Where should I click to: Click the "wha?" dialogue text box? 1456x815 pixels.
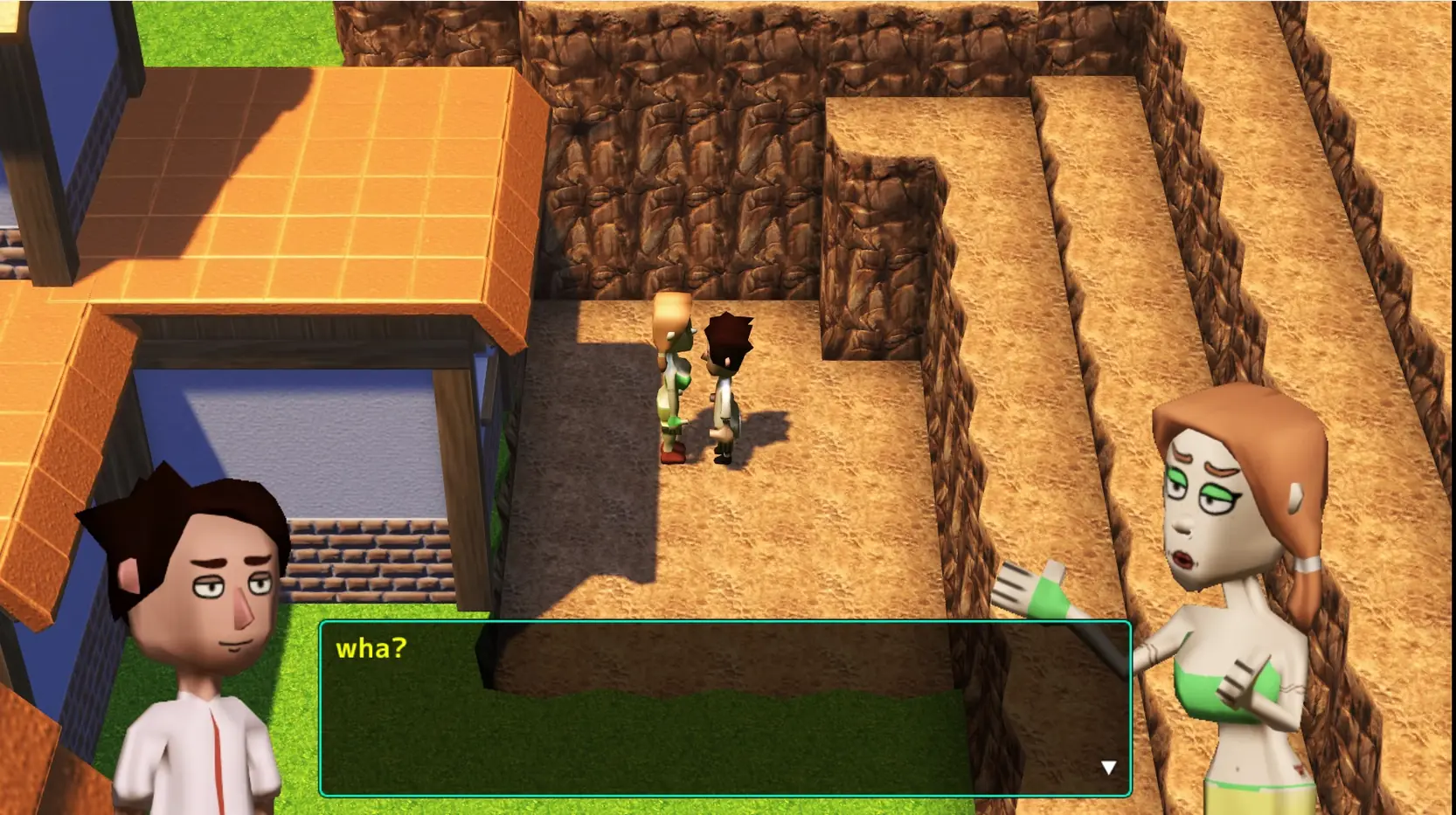[725, 708]
